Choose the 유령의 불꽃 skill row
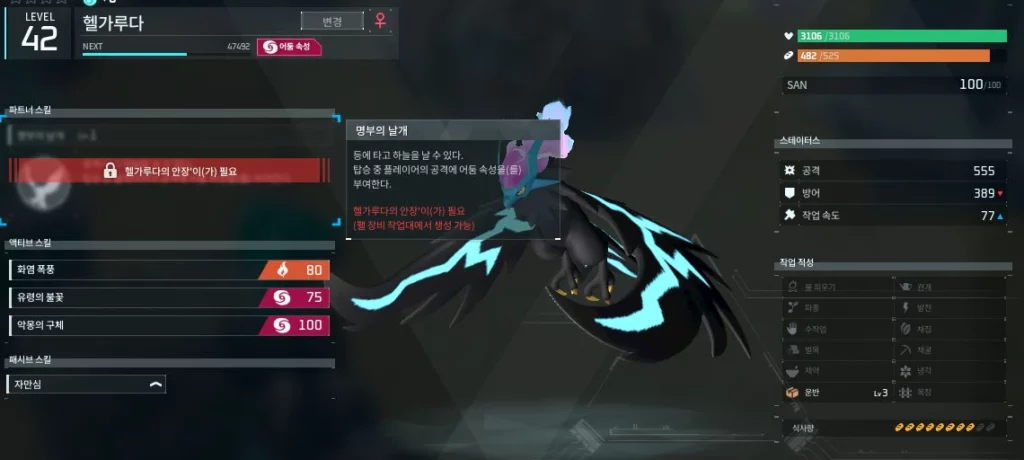This screenshot has width=1024, height=460. [x=169, y=297]
